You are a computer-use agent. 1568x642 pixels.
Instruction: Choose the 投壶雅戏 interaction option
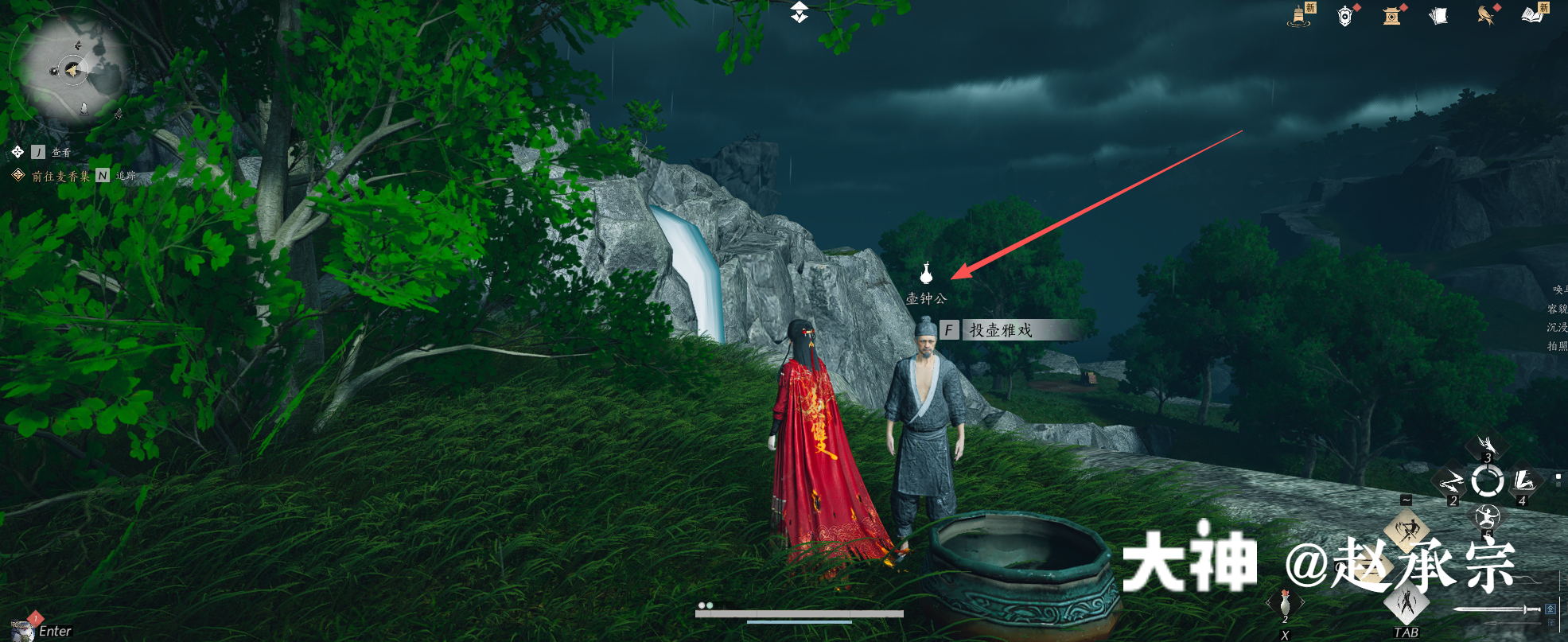1000,329
